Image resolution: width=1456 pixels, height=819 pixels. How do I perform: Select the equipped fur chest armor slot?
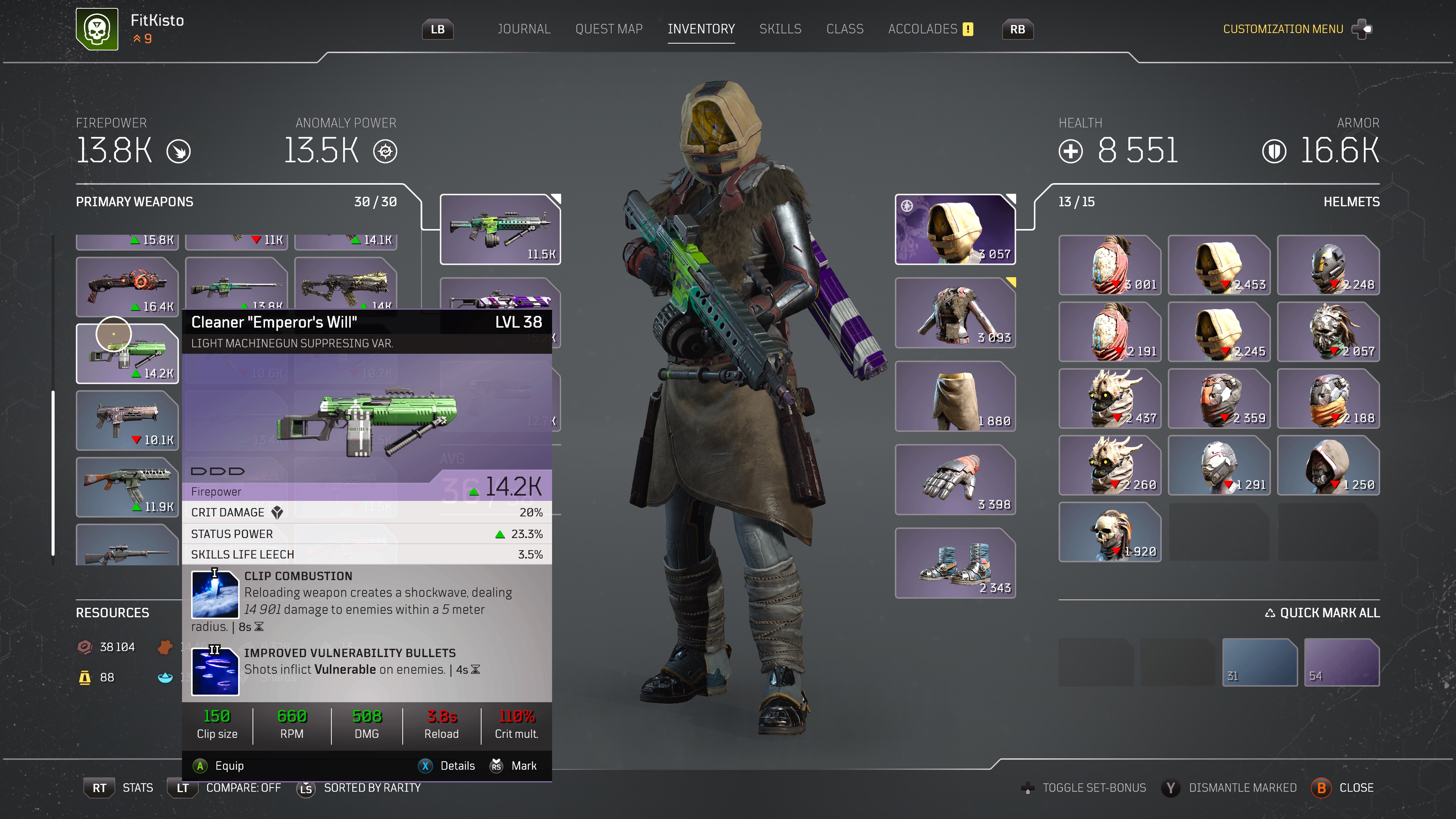pyautogui.click(x=955, y=312)
